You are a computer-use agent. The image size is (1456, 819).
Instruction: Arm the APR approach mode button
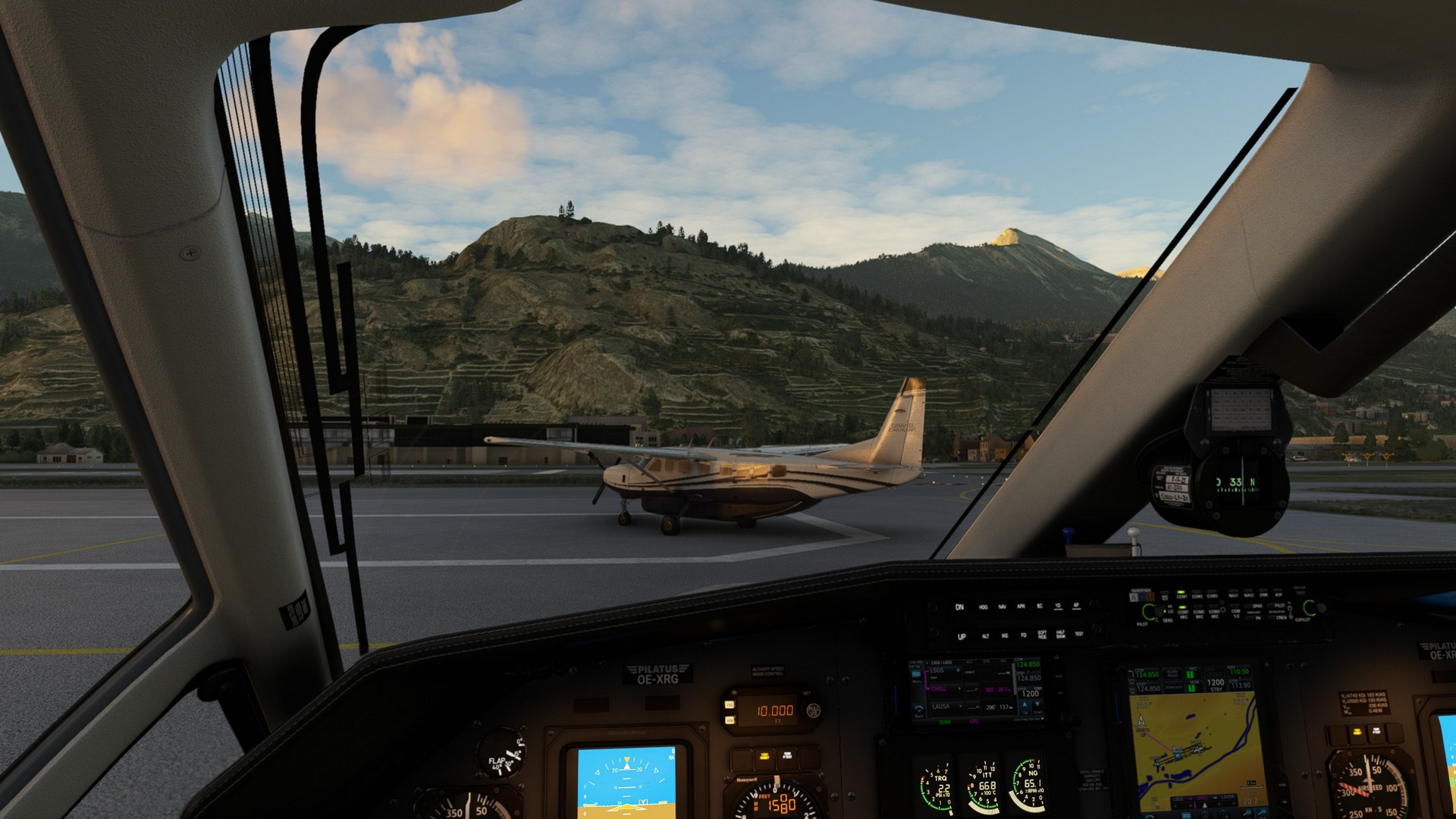click(1021, 607)
